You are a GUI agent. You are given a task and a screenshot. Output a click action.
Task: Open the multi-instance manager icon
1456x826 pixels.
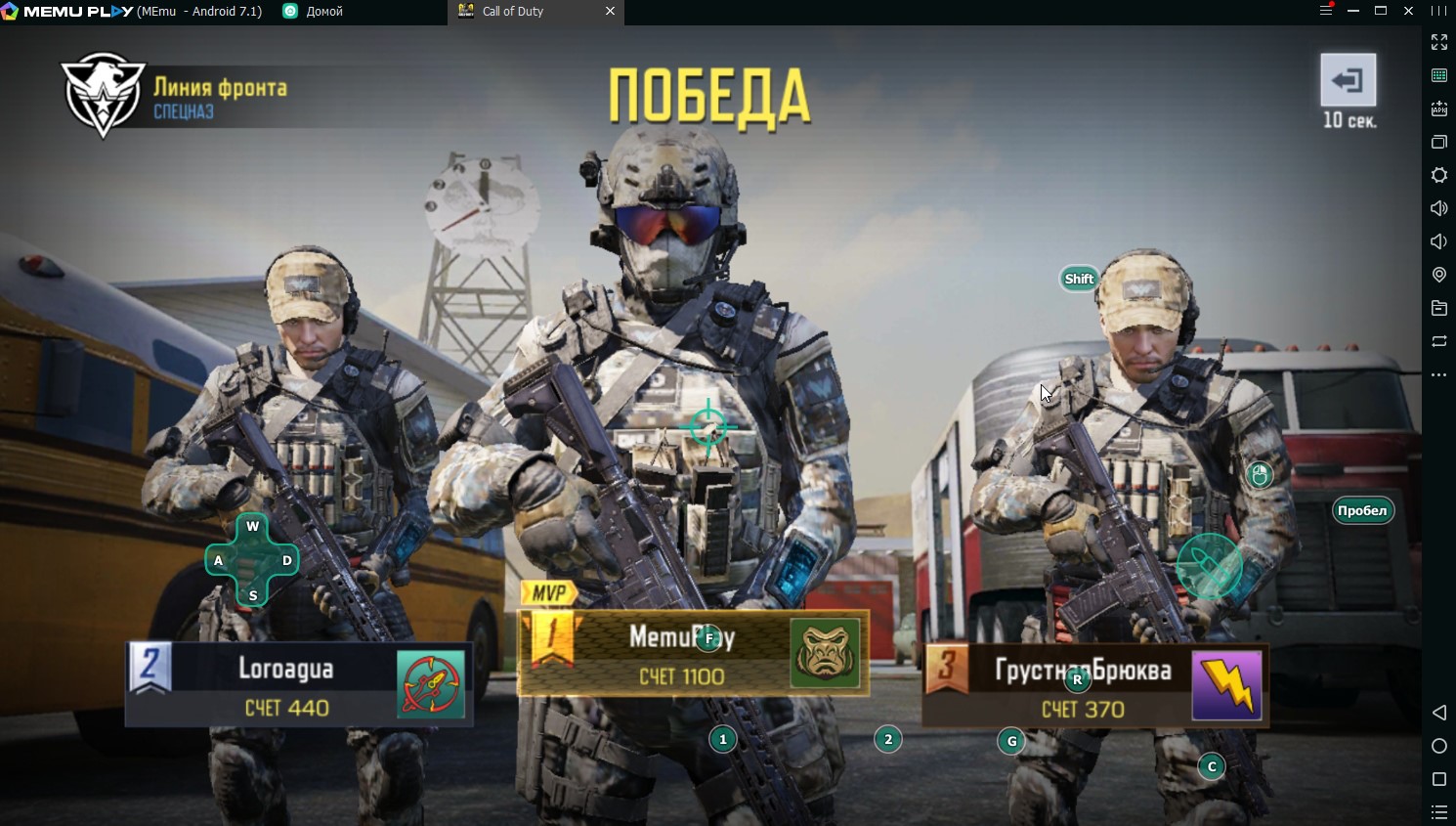tap(1438, 142)
